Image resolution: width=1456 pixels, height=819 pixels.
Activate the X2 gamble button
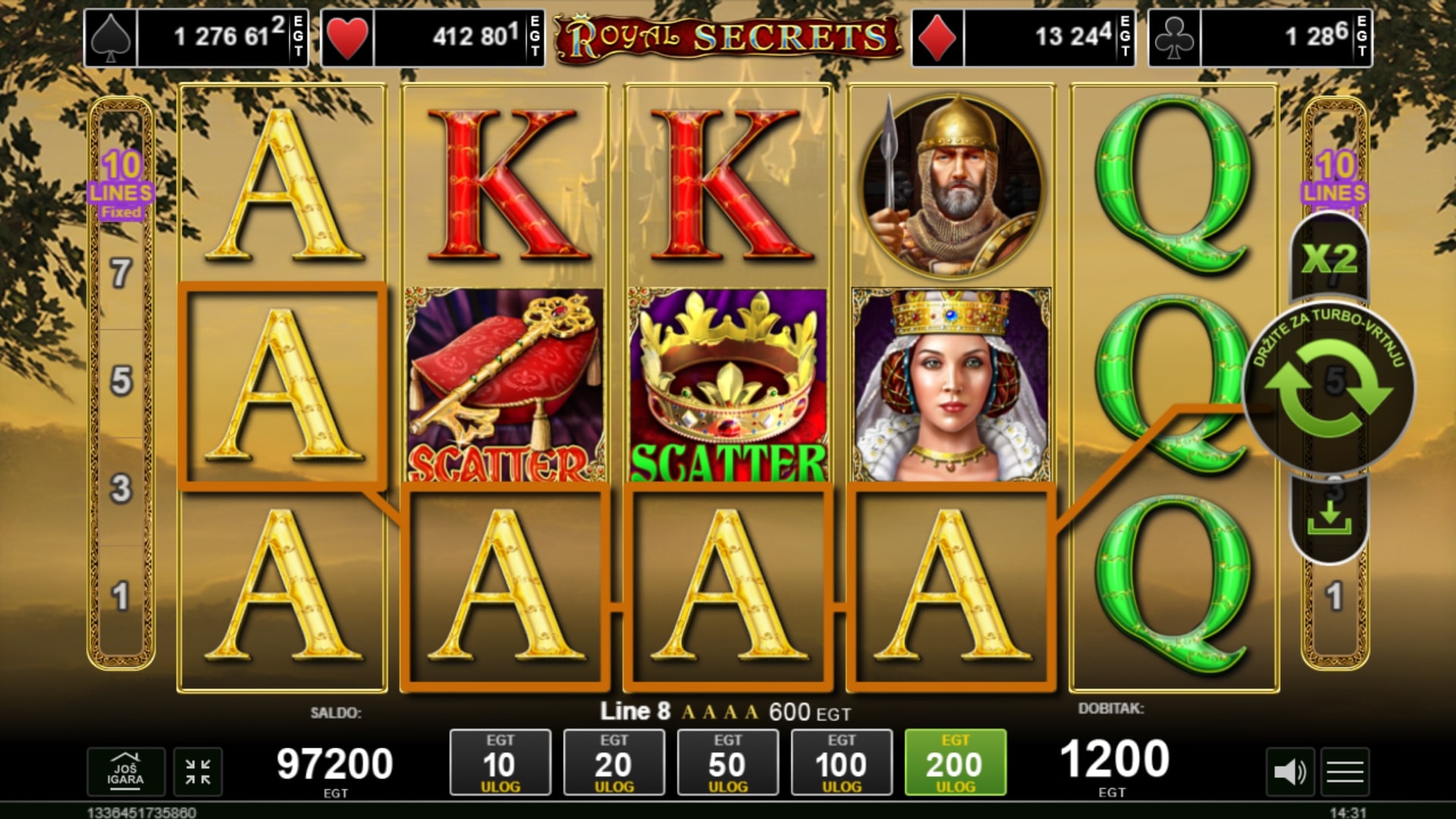pyautogui.click(x=1329, y=260)
